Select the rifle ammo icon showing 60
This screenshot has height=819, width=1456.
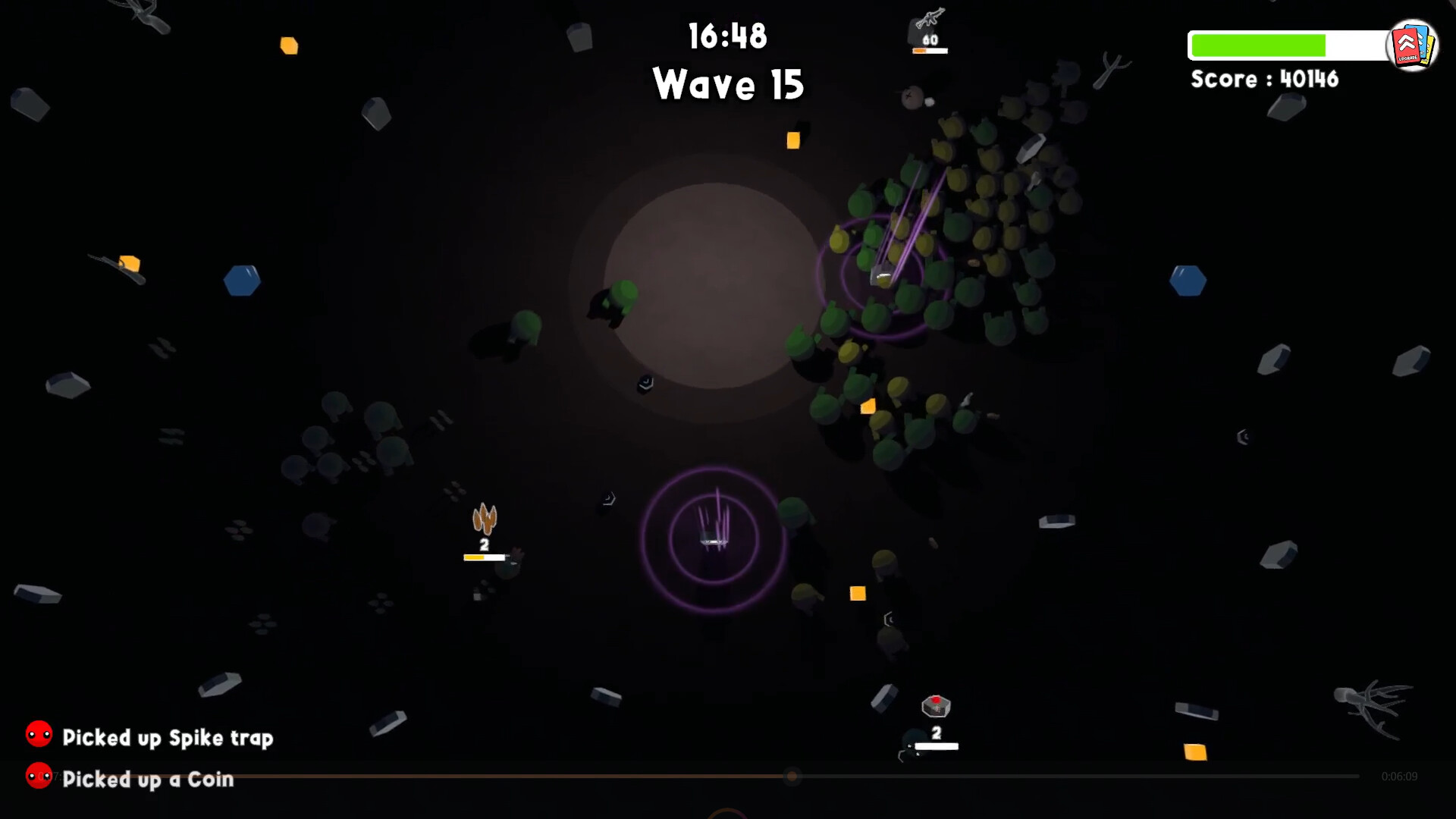pos(930,23)
